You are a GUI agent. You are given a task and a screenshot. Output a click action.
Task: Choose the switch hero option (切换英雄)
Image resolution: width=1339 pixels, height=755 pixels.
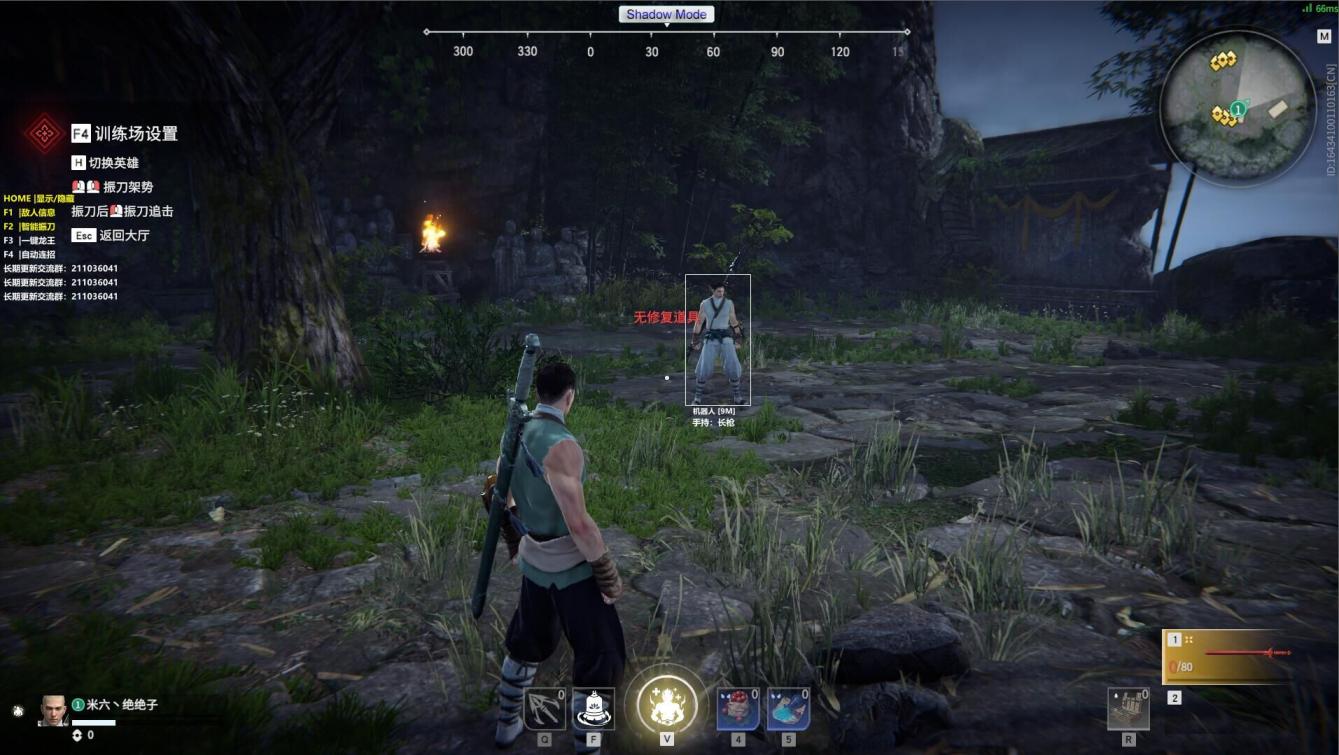pos(113,162)
